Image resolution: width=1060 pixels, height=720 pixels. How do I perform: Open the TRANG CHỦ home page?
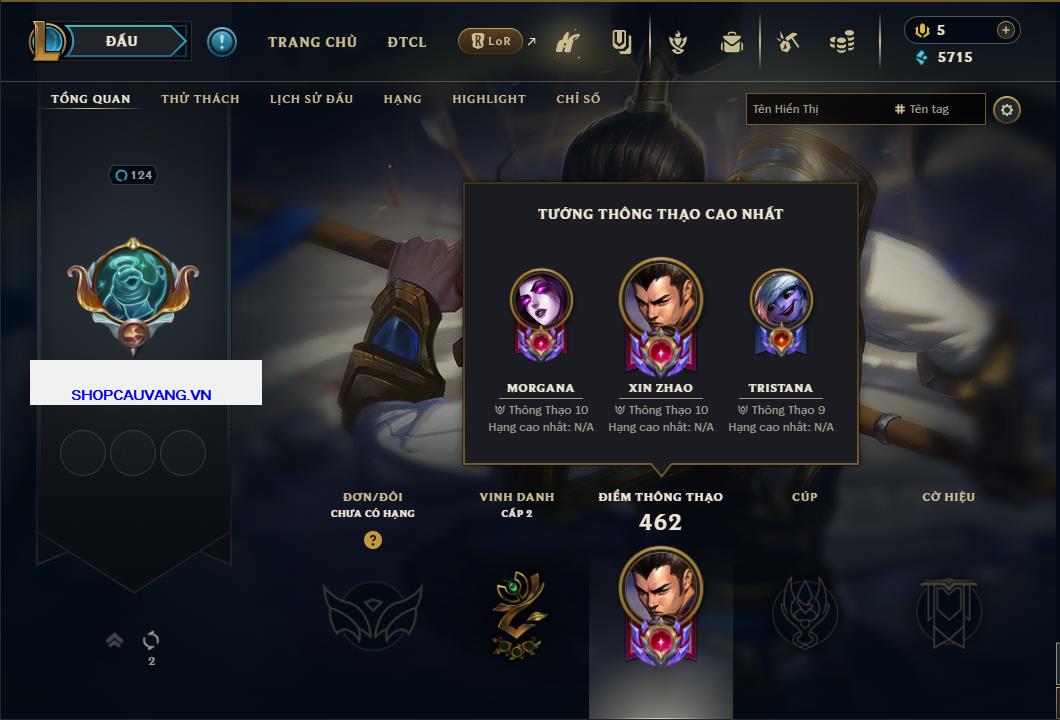tap(312, 42)
